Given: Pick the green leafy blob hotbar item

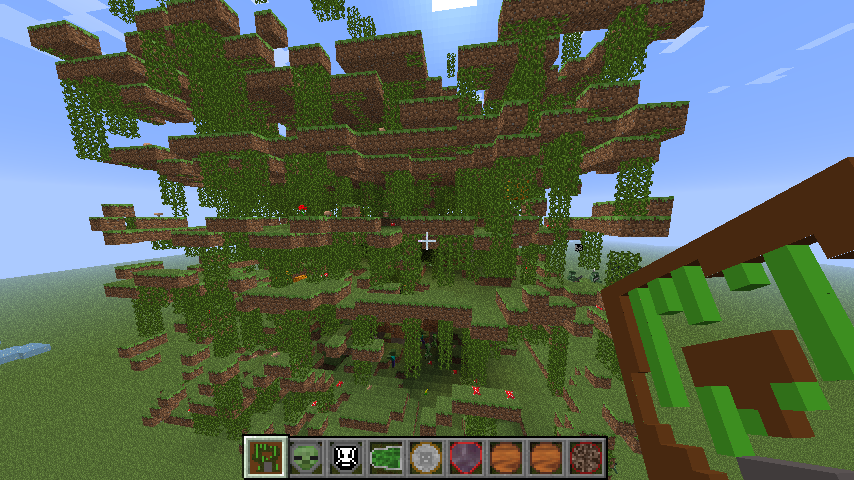Looking at the screenshot, I should tap(386, 456).
